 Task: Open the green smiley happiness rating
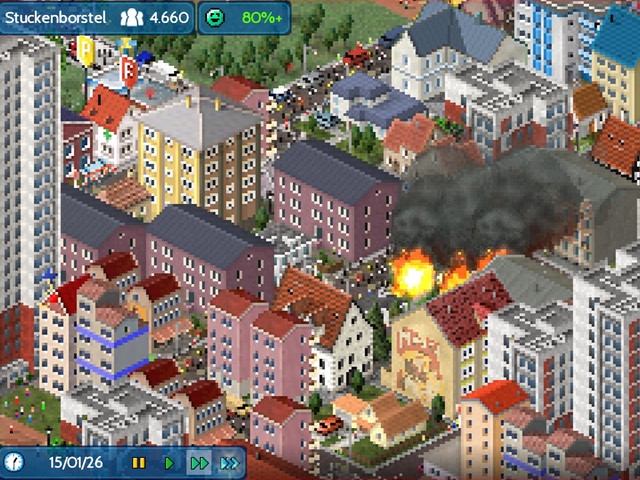pos(214,18)
